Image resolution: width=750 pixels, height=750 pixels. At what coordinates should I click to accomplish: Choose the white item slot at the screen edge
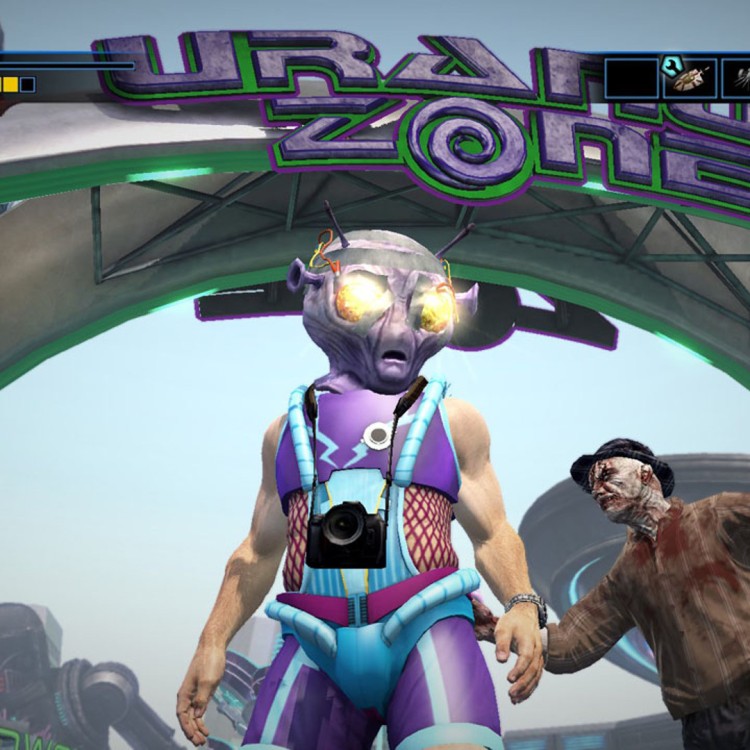[738, 77]
